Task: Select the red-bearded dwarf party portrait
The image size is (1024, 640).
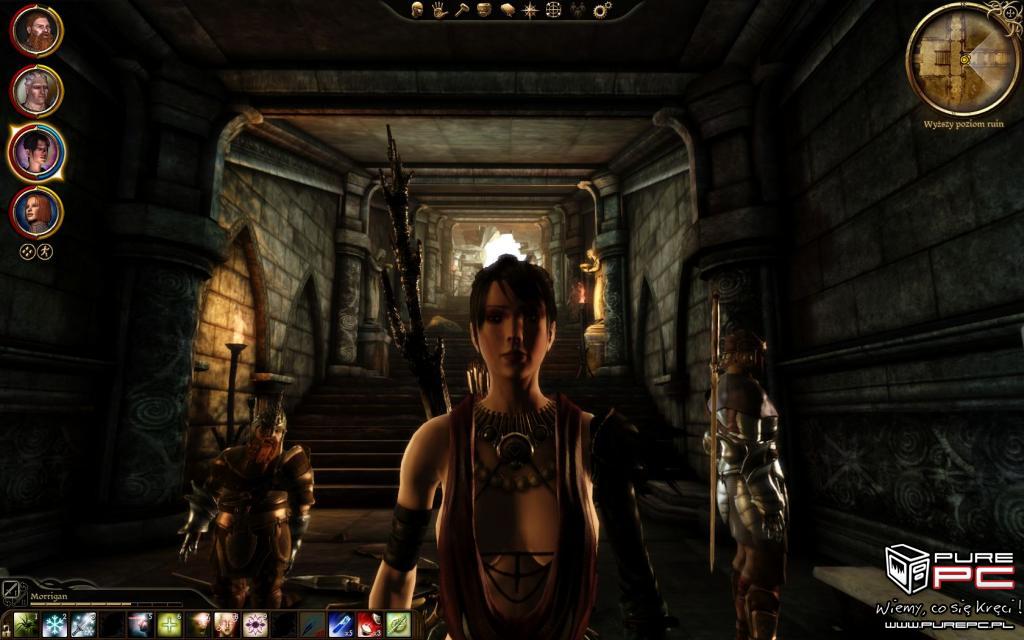Action: click(x=37, y=31)
